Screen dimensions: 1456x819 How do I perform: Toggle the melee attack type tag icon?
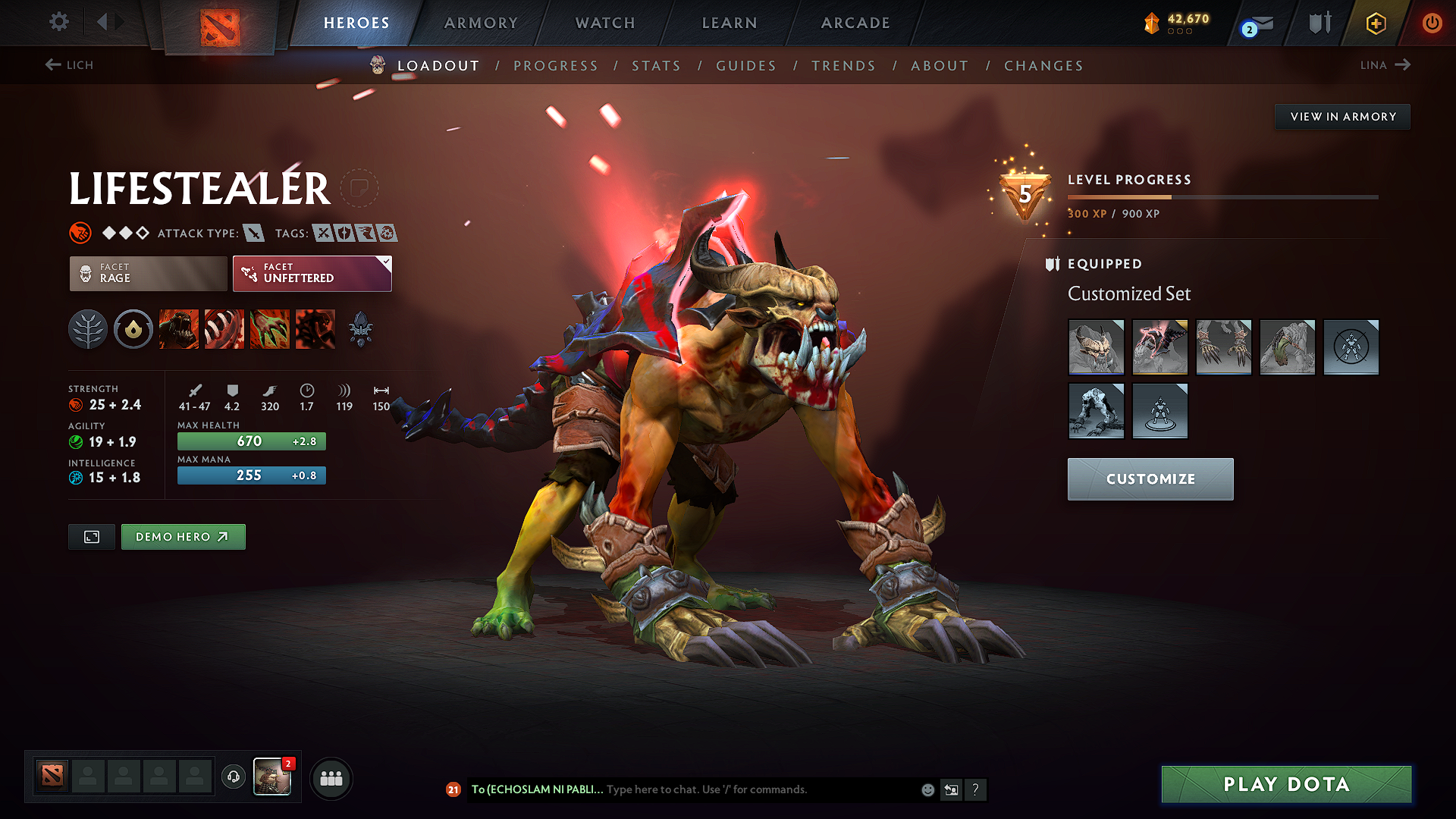pyautogui.click(x=253, y=234)
